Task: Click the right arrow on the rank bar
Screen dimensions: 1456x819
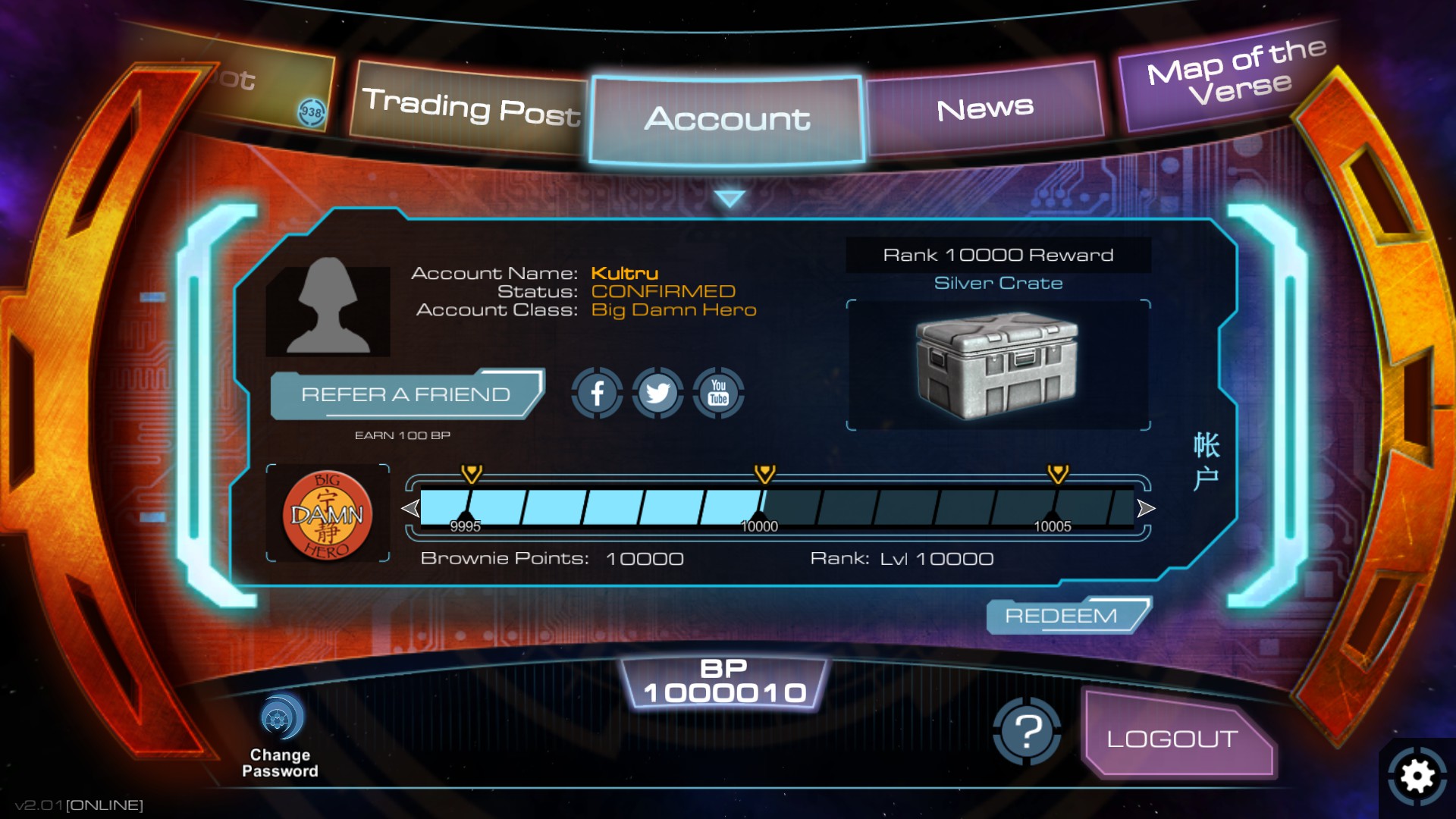Action: click(x=1145, y=508)
